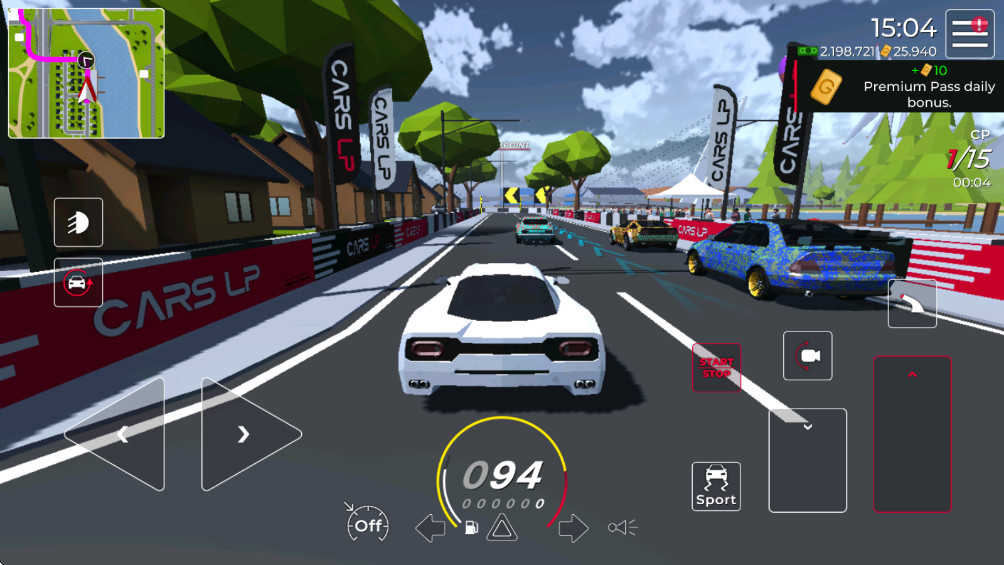Tap the minimap
1004x565 pixels.
tap(86, 73)
